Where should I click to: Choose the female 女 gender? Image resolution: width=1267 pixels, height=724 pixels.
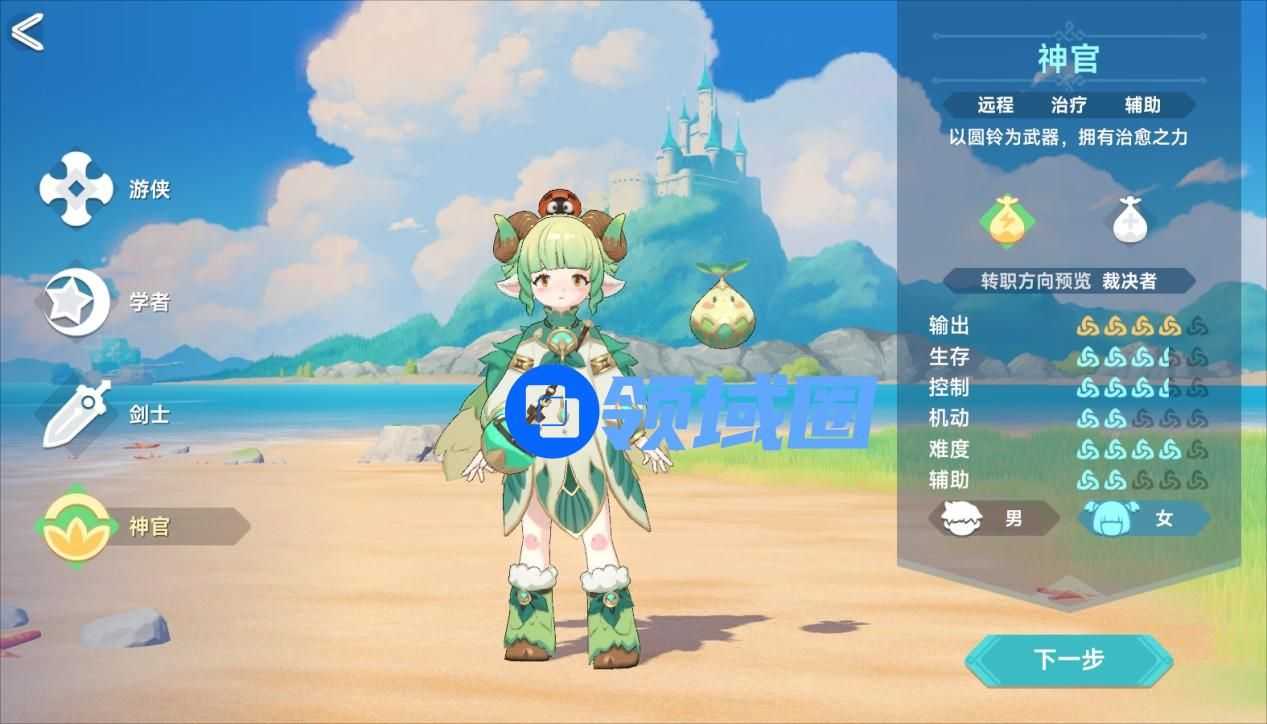click(x=1144, y=519)
